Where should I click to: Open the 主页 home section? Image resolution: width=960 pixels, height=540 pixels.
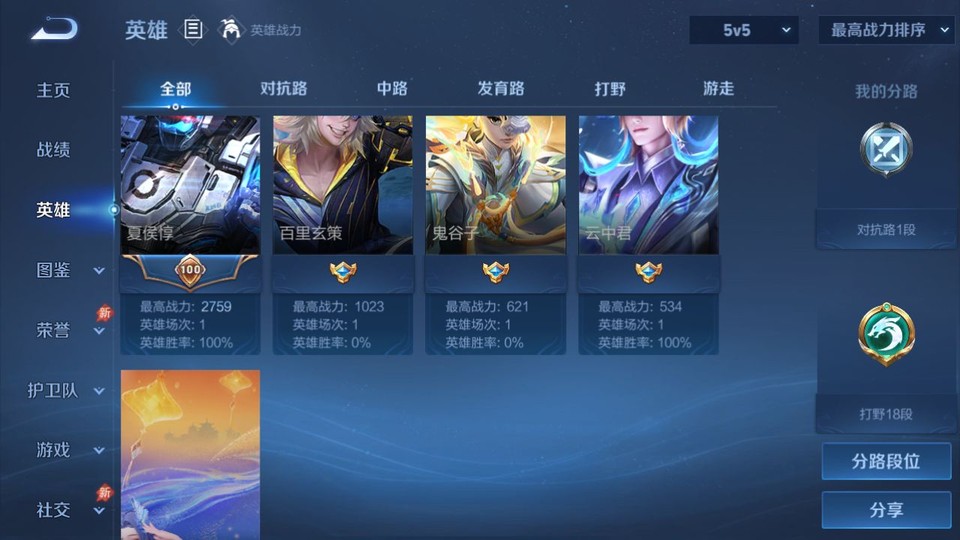(x=54, y=90)
